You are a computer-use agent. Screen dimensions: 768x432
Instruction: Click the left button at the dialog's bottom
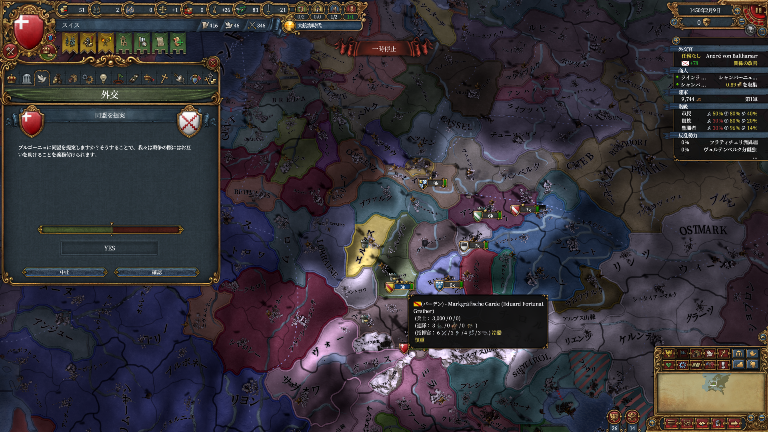pyautogui.click(x=66, y=271)
